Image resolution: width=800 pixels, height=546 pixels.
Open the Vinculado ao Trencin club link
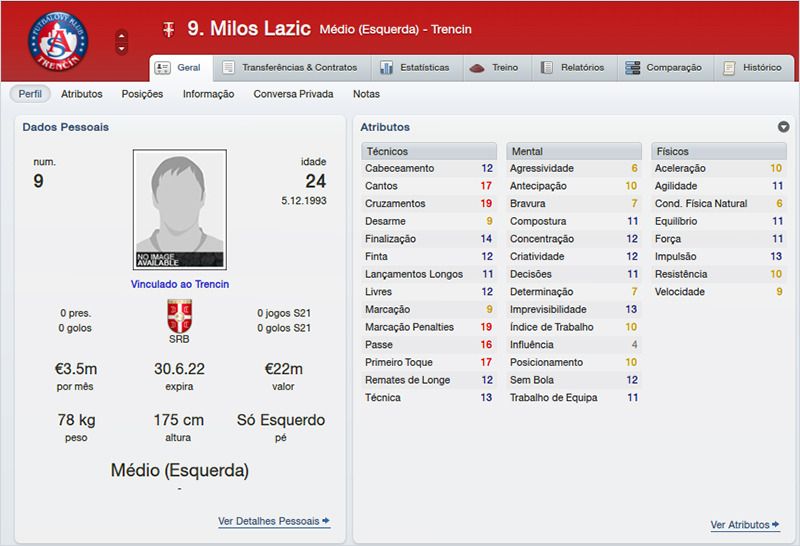click(x=180, y=284)
